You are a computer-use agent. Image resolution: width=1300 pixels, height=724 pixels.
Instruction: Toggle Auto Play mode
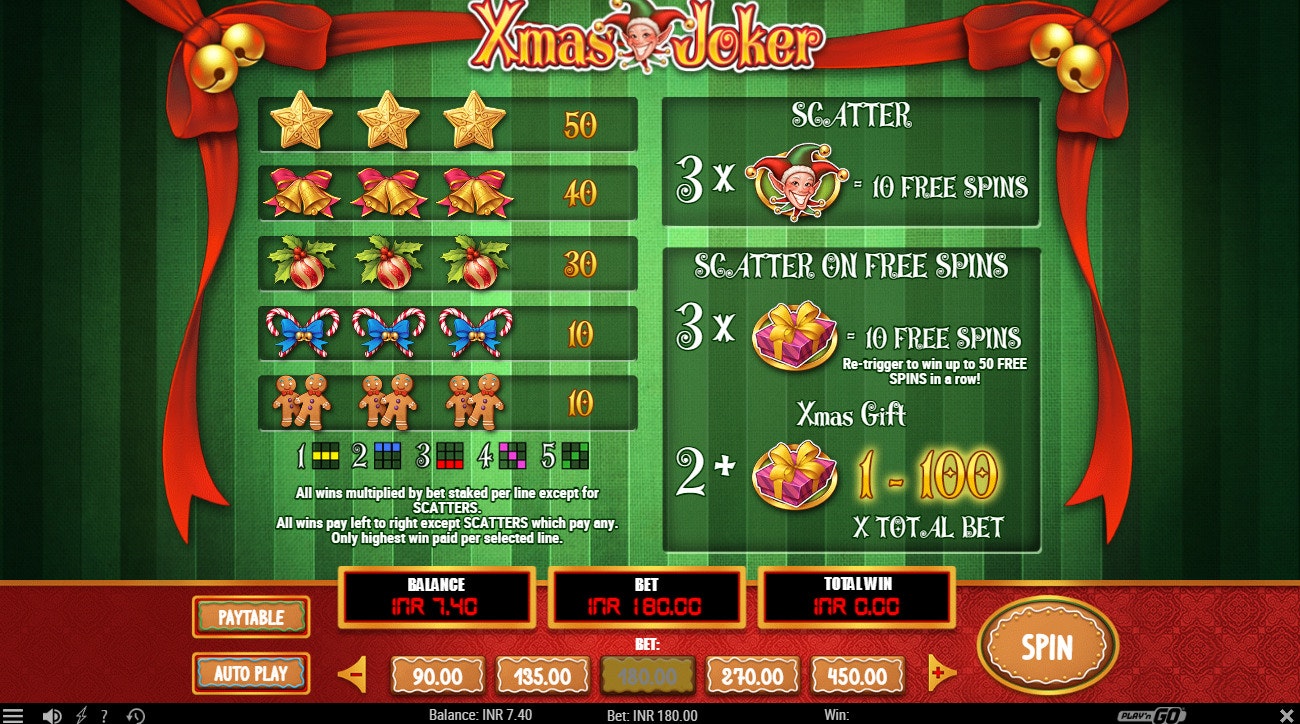251,674
